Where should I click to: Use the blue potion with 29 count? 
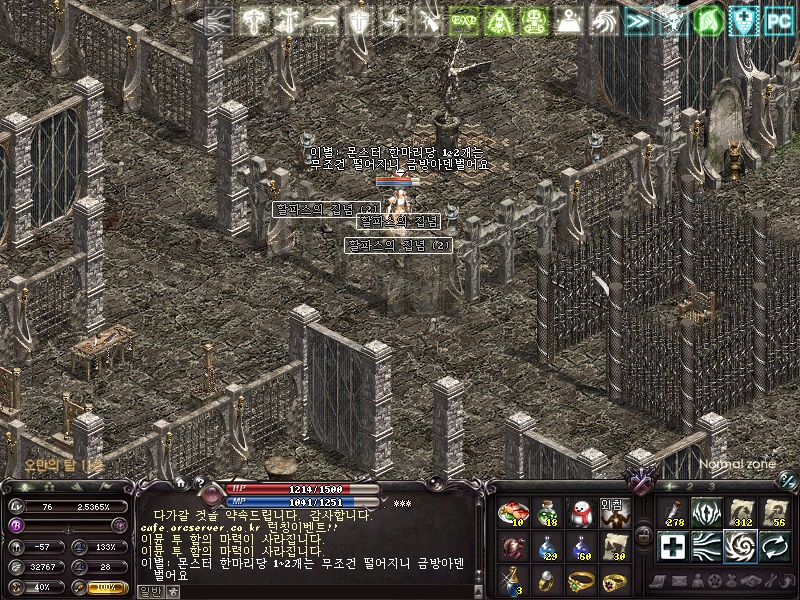point(547,547)
